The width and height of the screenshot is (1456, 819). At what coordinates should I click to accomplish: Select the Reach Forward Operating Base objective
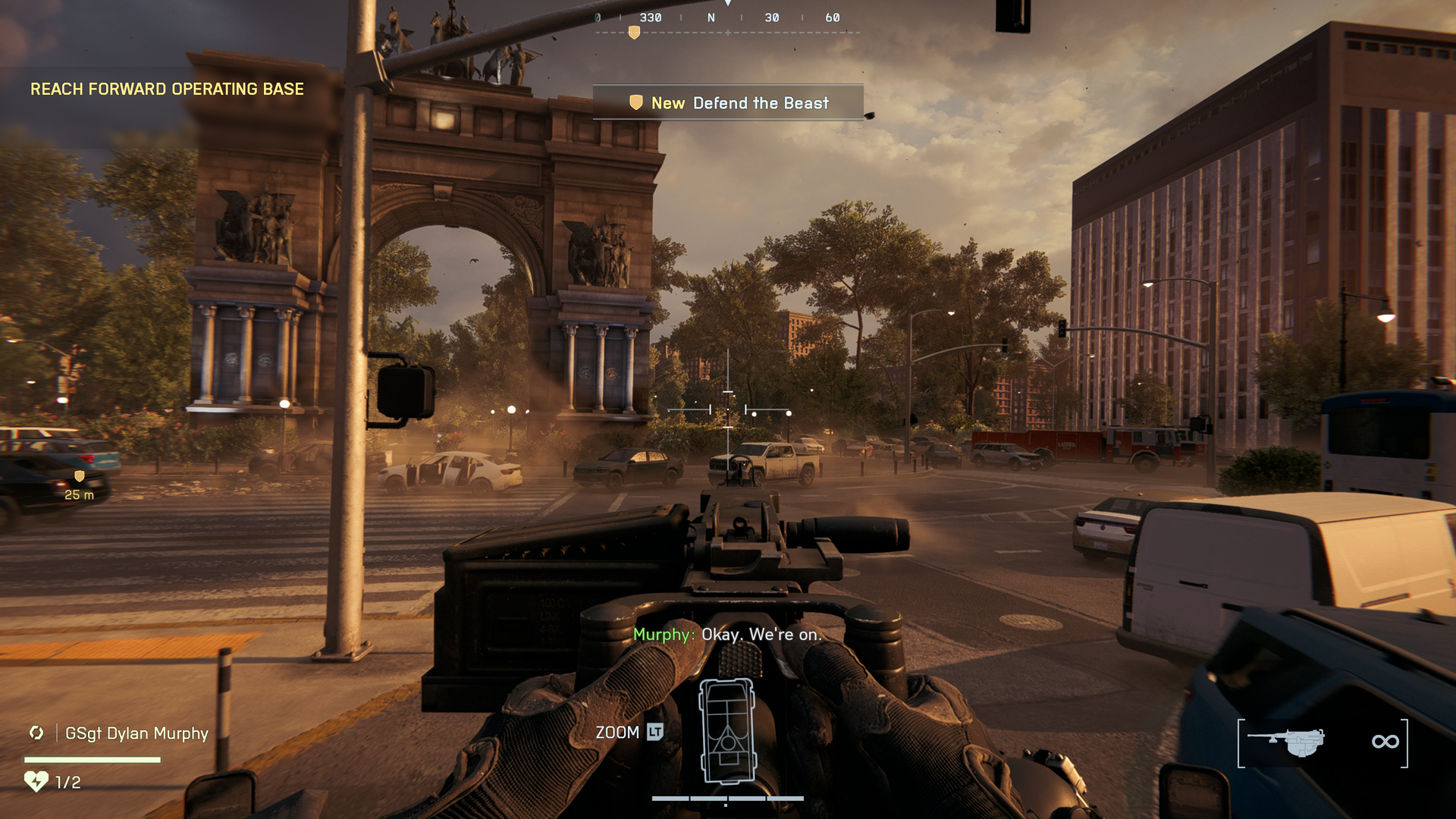tap(167, 89)
